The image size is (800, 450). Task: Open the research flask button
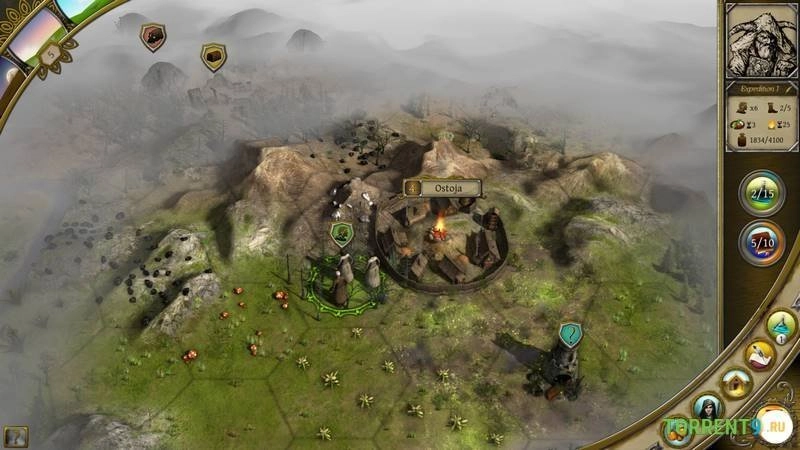pos(780,323)
